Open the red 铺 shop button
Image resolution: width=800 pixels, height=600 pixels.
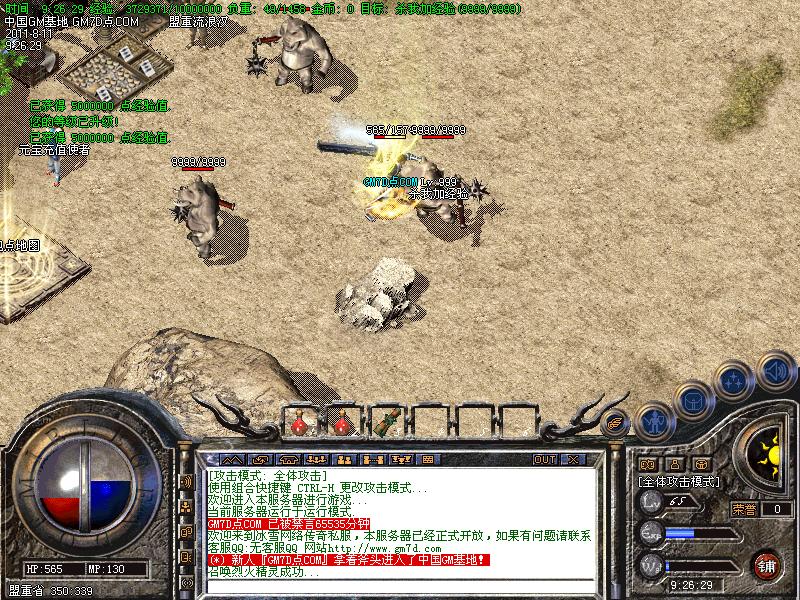(767, 564)
